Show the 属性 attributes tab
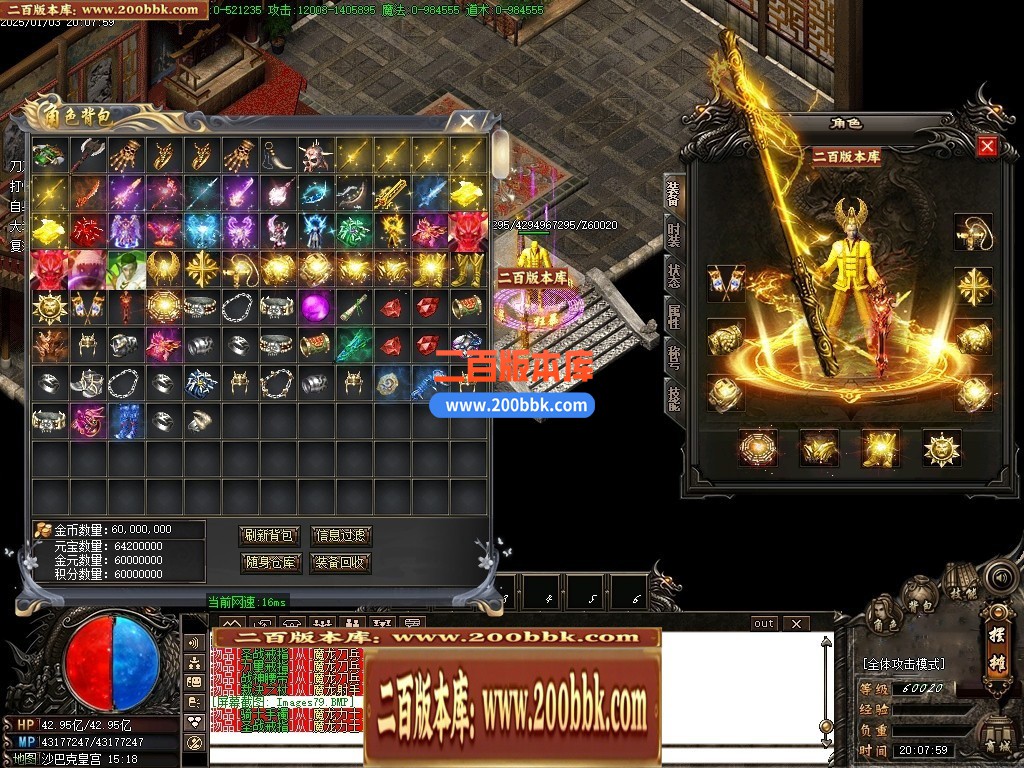 click(x=675, y=316)
